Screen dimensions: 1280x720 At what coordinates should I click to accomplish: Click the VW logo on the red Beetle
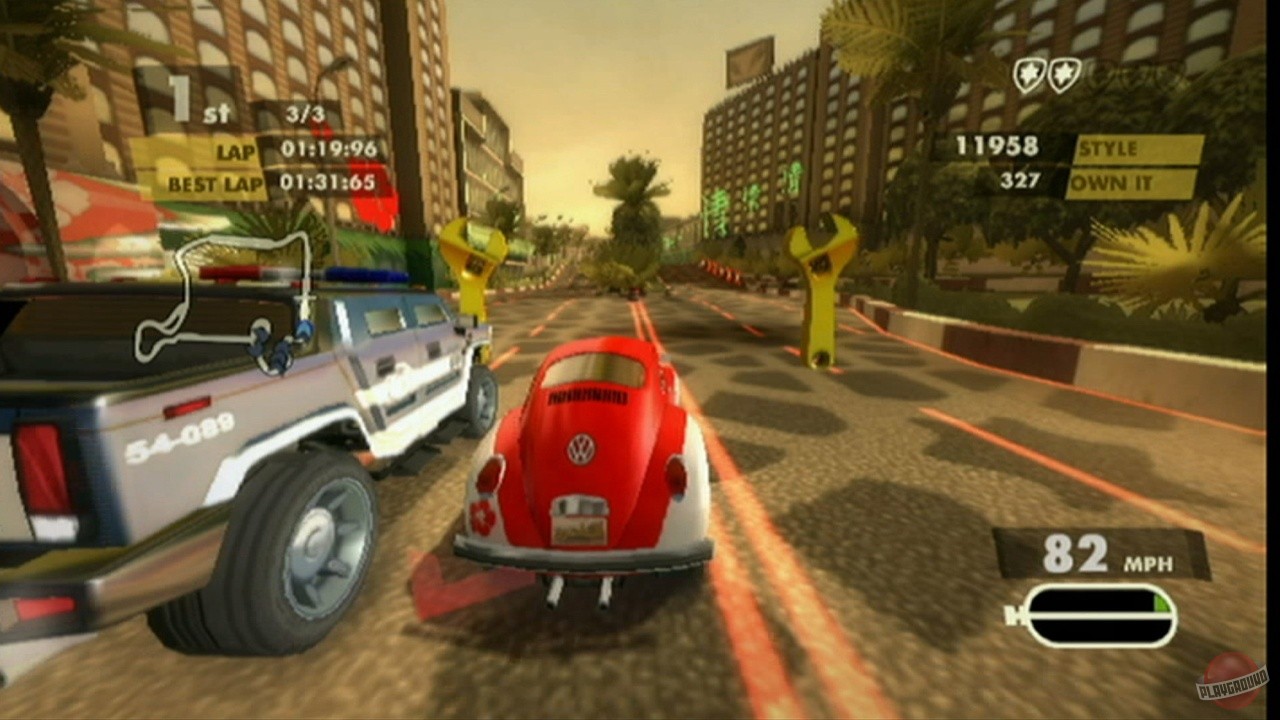point(581,448)
